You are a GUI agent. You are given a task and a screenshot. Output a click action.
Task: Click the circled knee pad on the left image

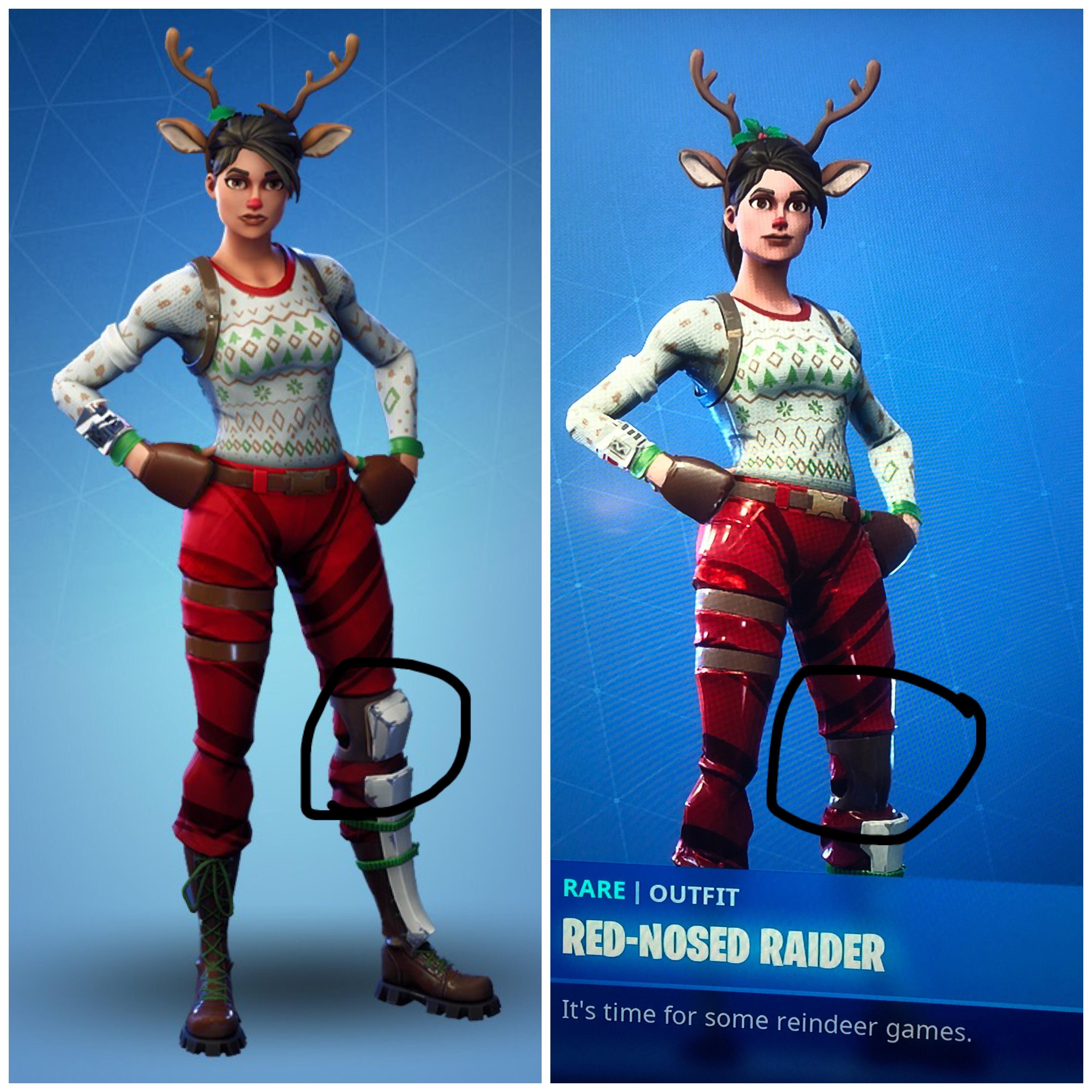coord(390,735)
